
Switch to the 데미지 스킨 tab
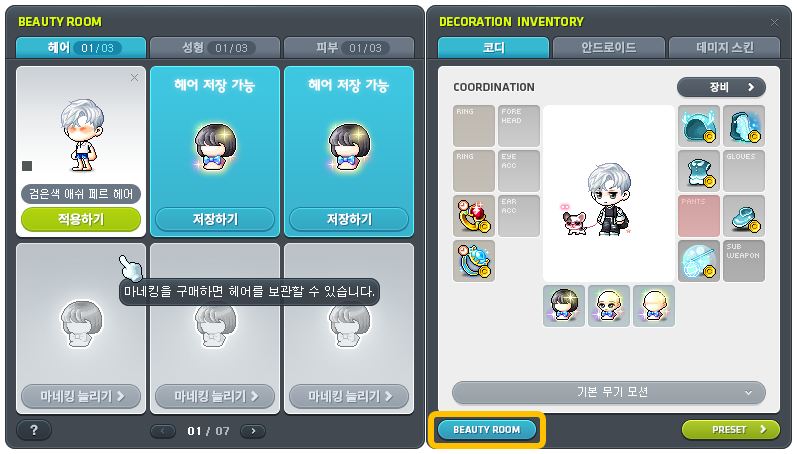click(x=724, y=47)
